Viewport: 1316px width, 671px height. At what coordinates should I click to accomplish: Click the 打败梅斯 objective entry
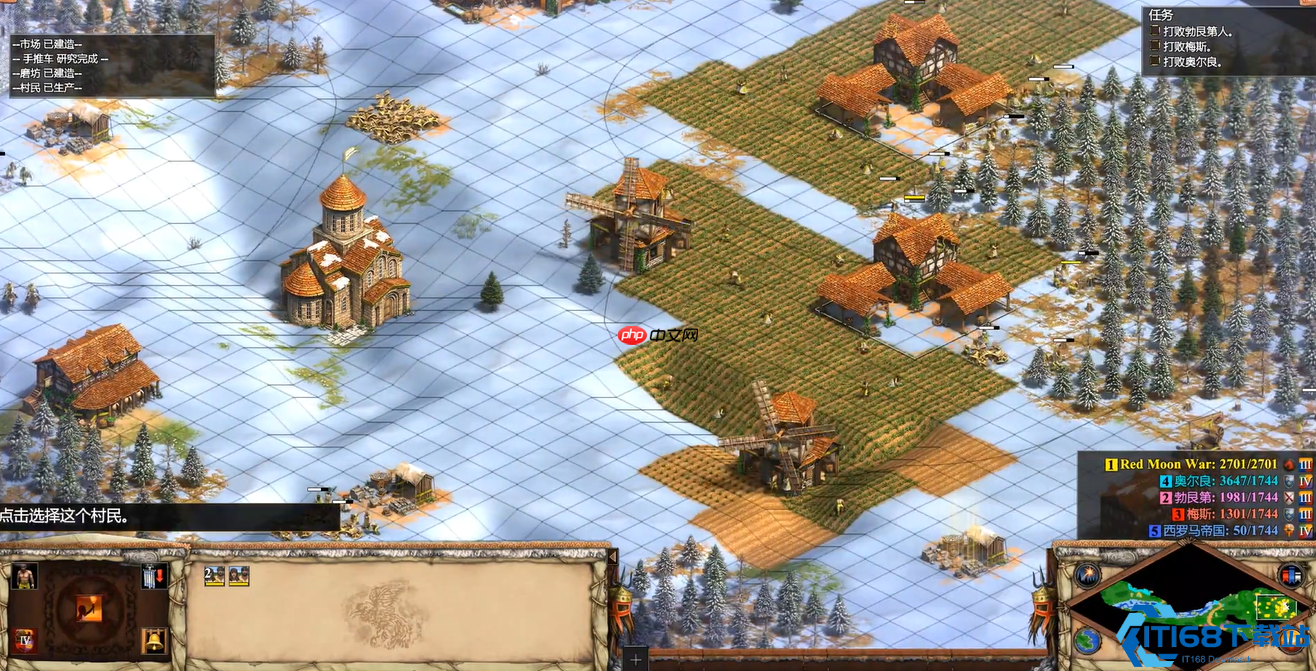1191,46
